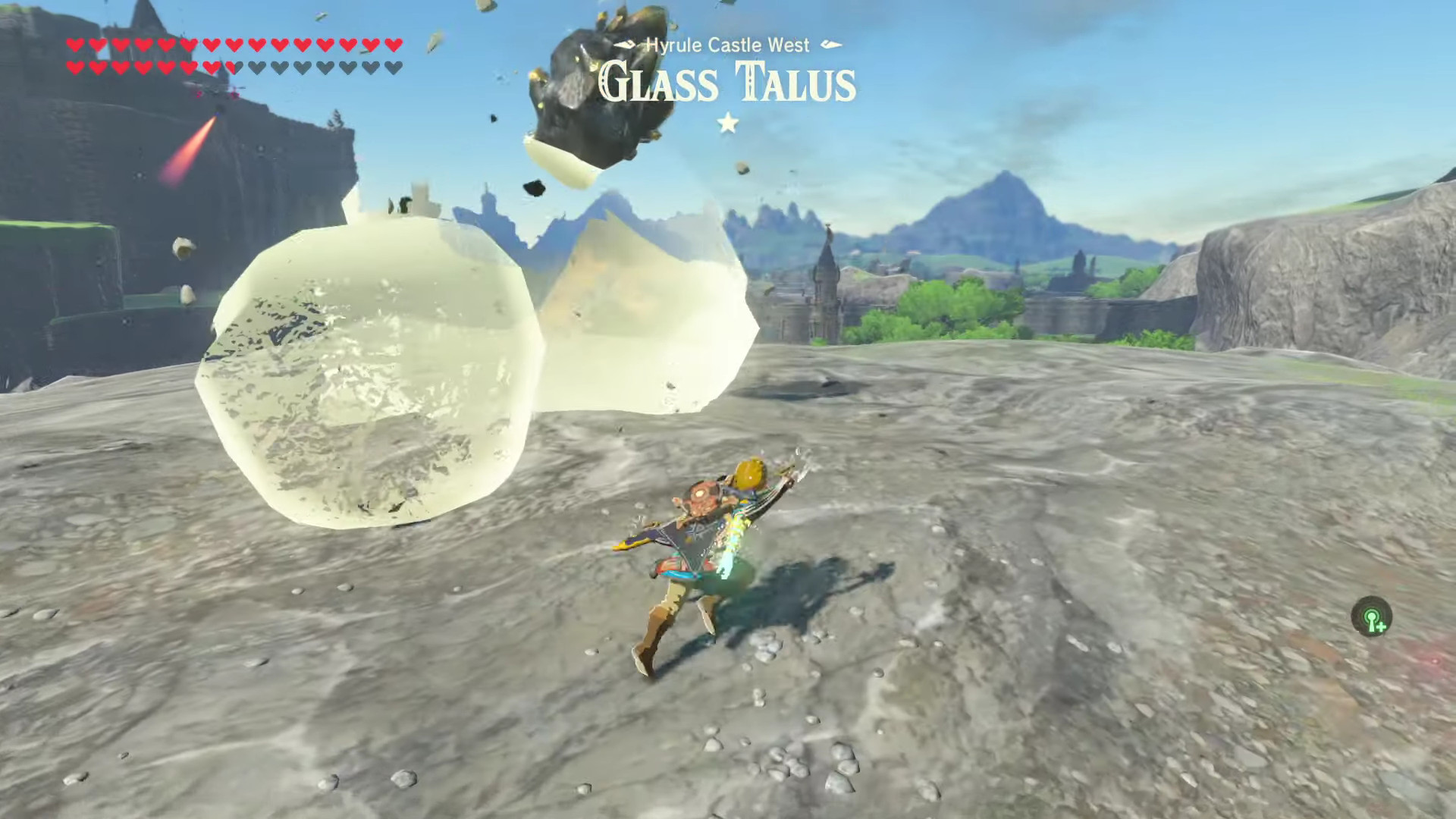
Task: Click the left decorative arrow beside Hyrule Castle West
Action: click(x=623, y=45)
